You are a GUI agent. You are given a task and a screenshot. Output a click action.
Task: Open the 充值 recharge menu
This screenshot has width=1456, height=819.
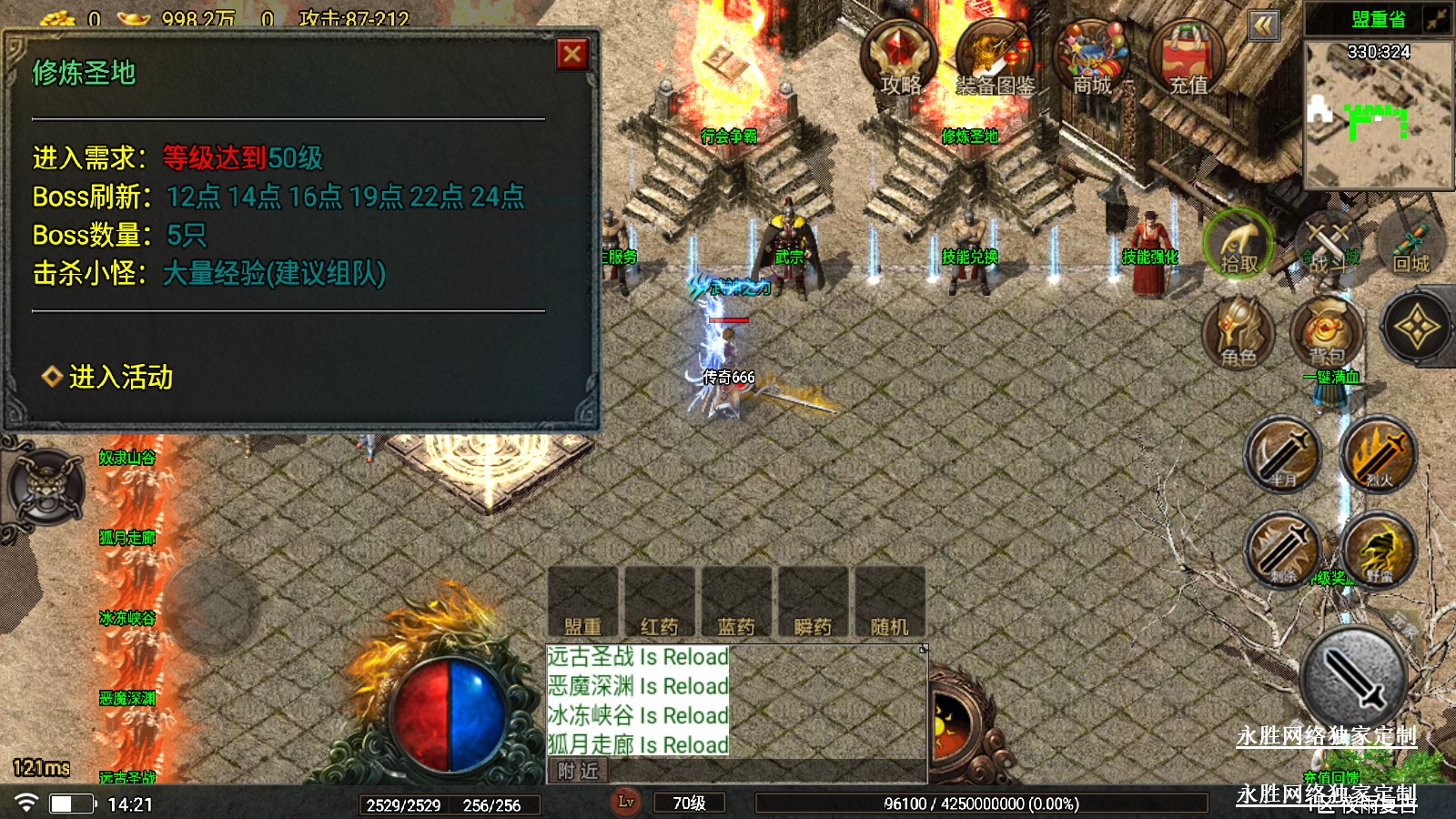[1188, 57]
